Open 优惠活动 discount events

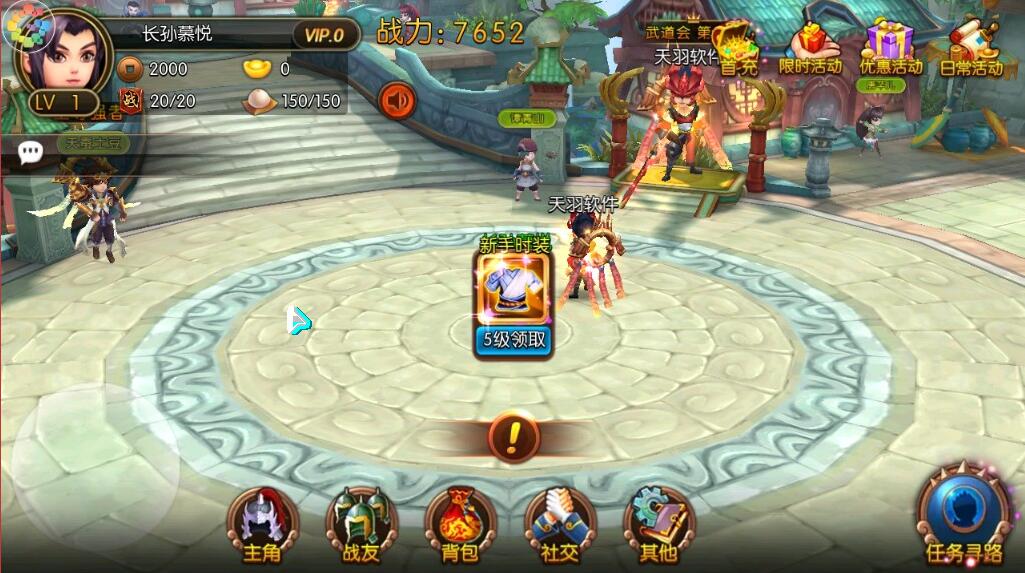click(x=890, y=48)
